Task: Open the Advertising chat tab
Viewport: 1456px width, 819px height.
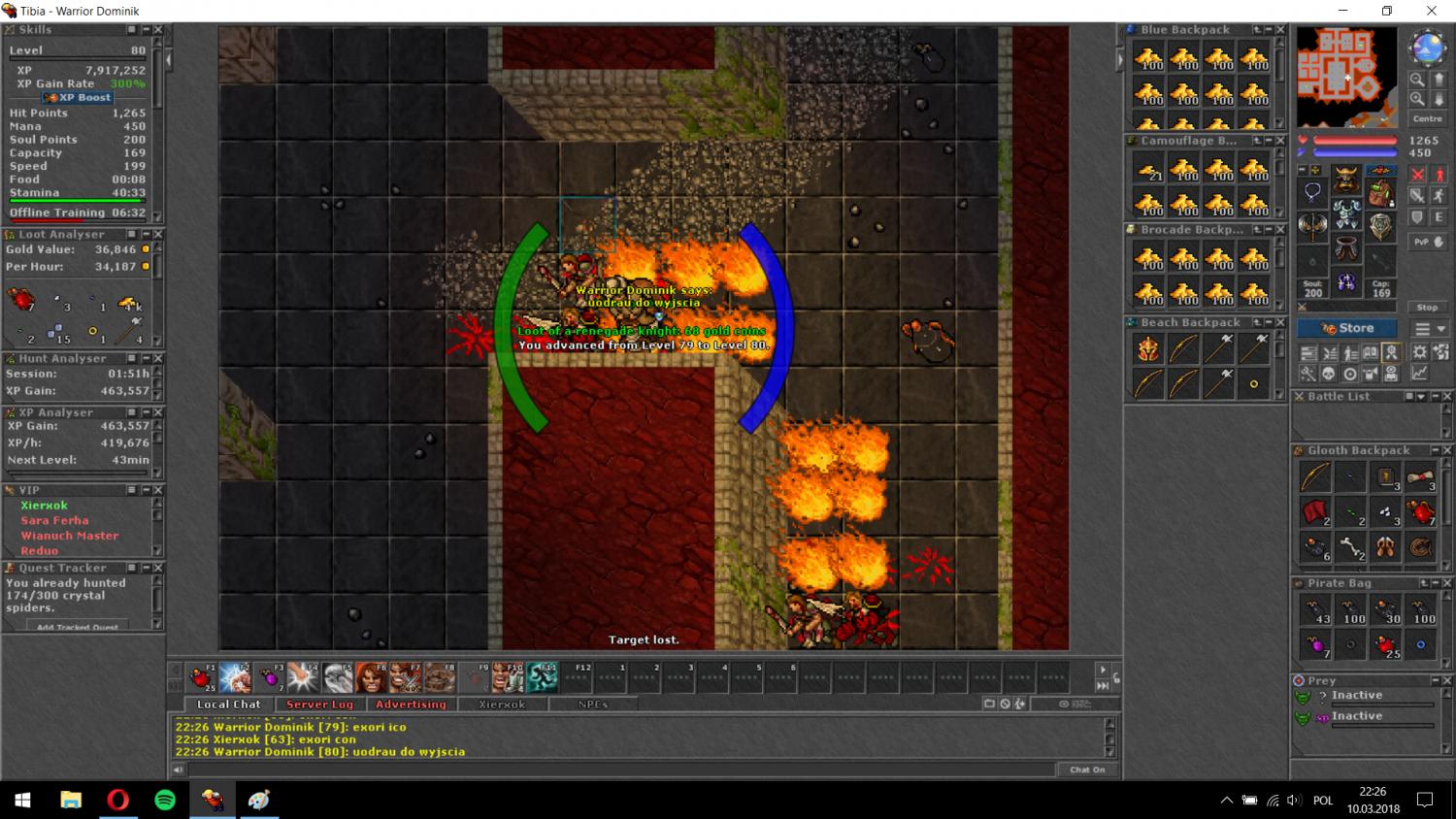Action: pos(411,704)
